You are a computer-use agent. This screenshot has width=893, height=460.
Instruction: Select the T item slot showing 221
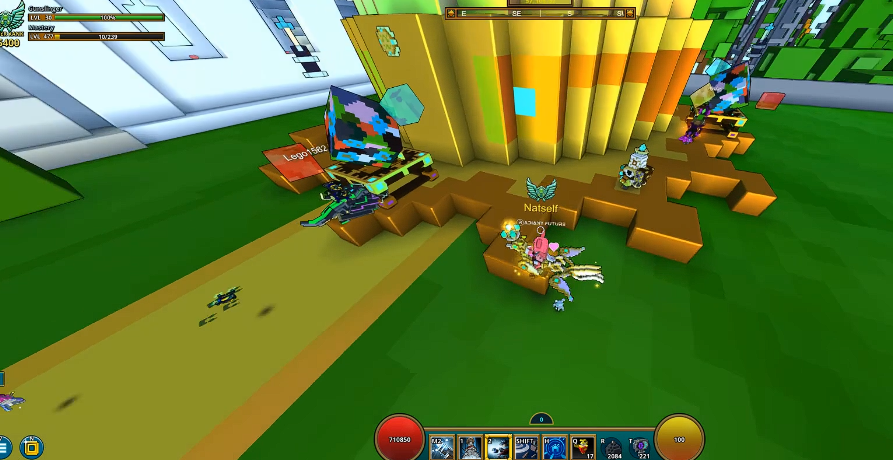[x=640, y=447]
